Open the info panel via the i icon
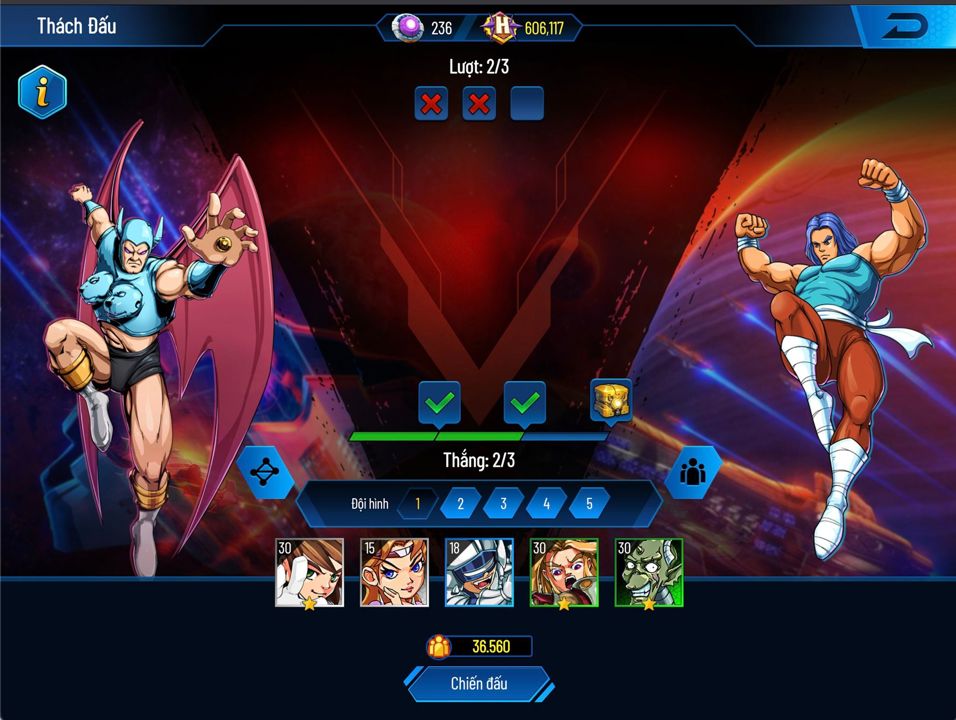 (x=42, y=93)
